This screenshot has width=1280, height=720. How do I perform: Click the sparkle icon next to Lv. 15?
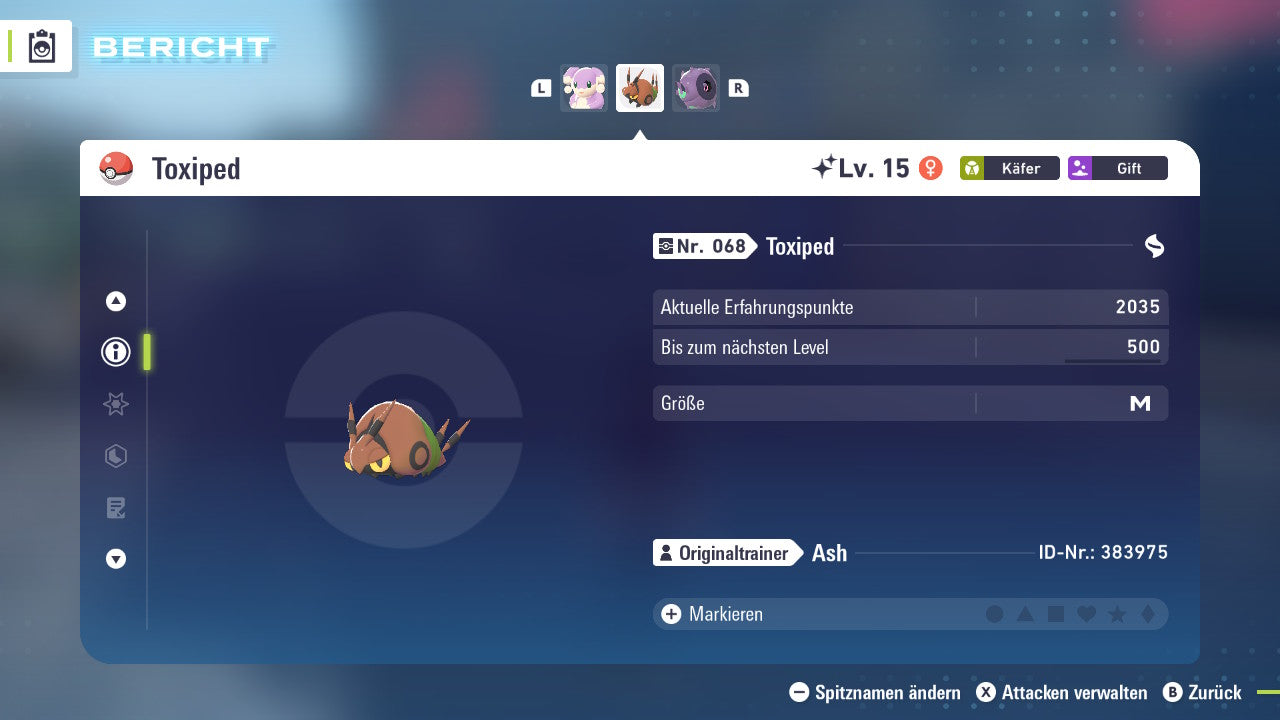822,166
